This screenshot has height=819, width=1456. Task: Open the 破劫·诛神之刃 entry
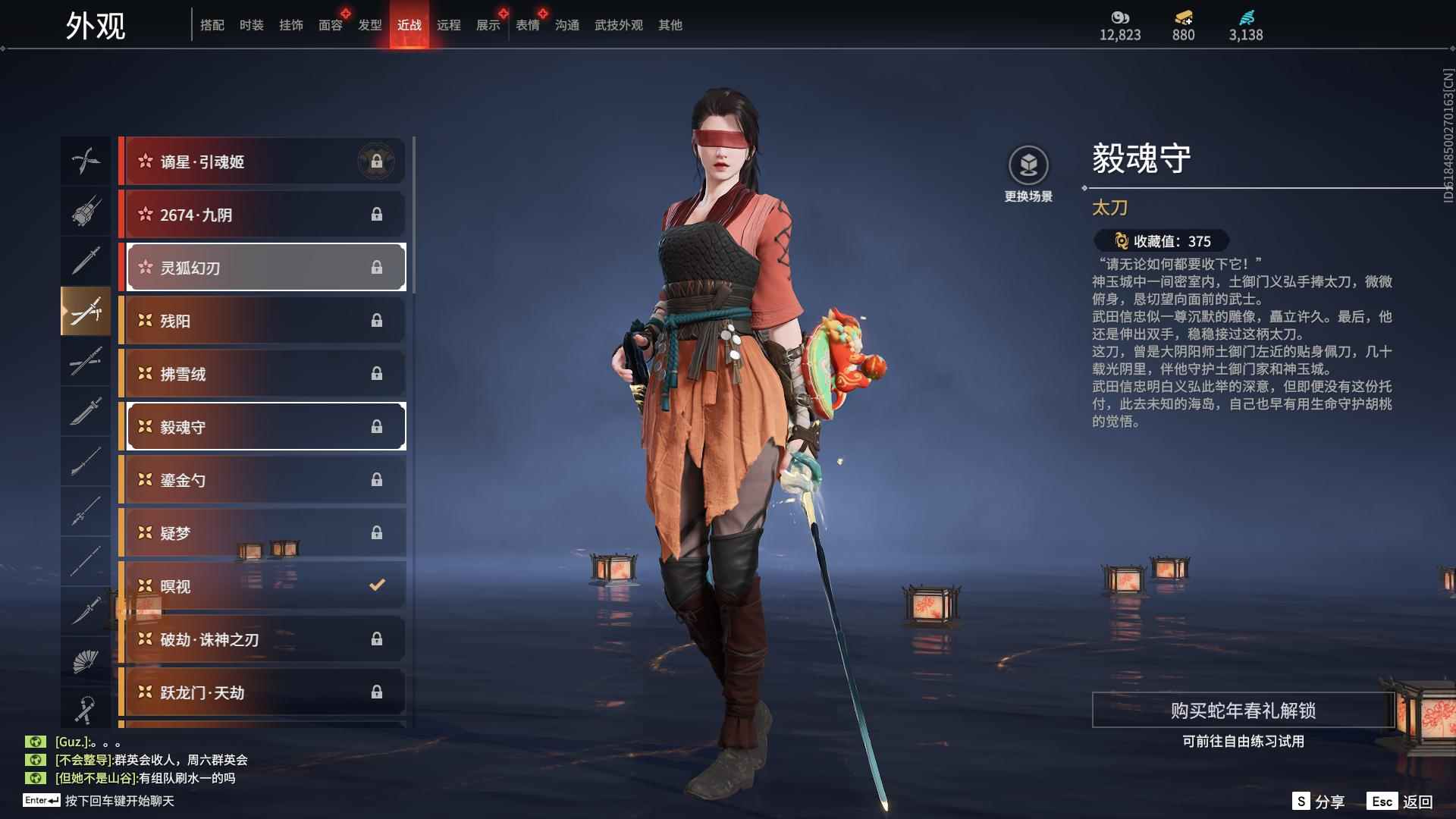(x=263, y=639)
